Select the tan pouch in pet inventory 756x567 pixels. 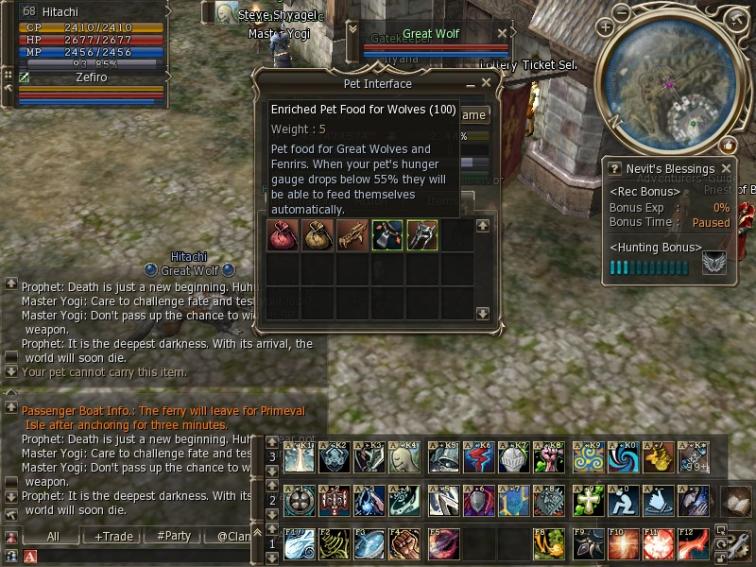coord(318,235)
